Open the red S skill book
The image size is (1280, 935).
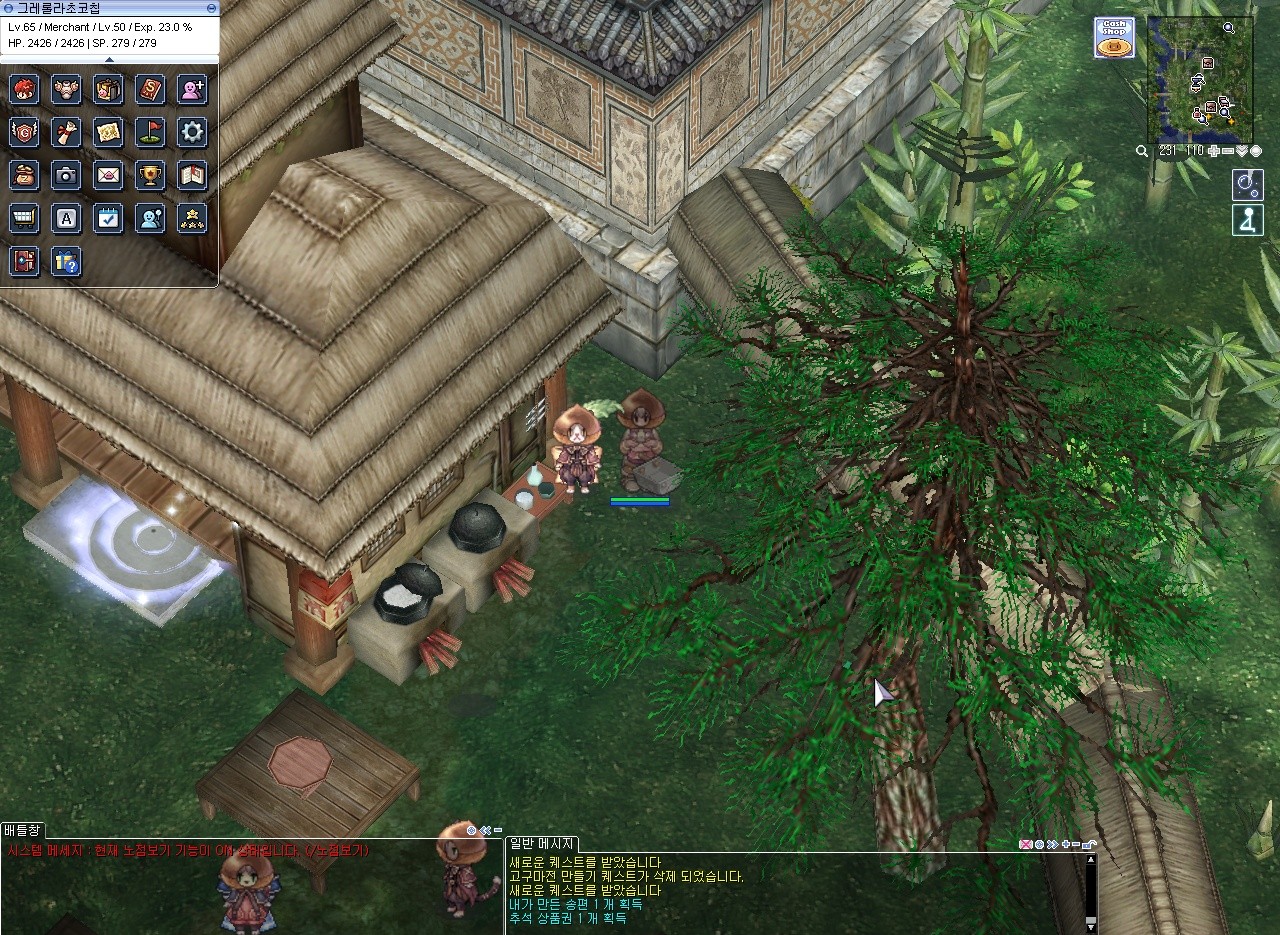150,89
